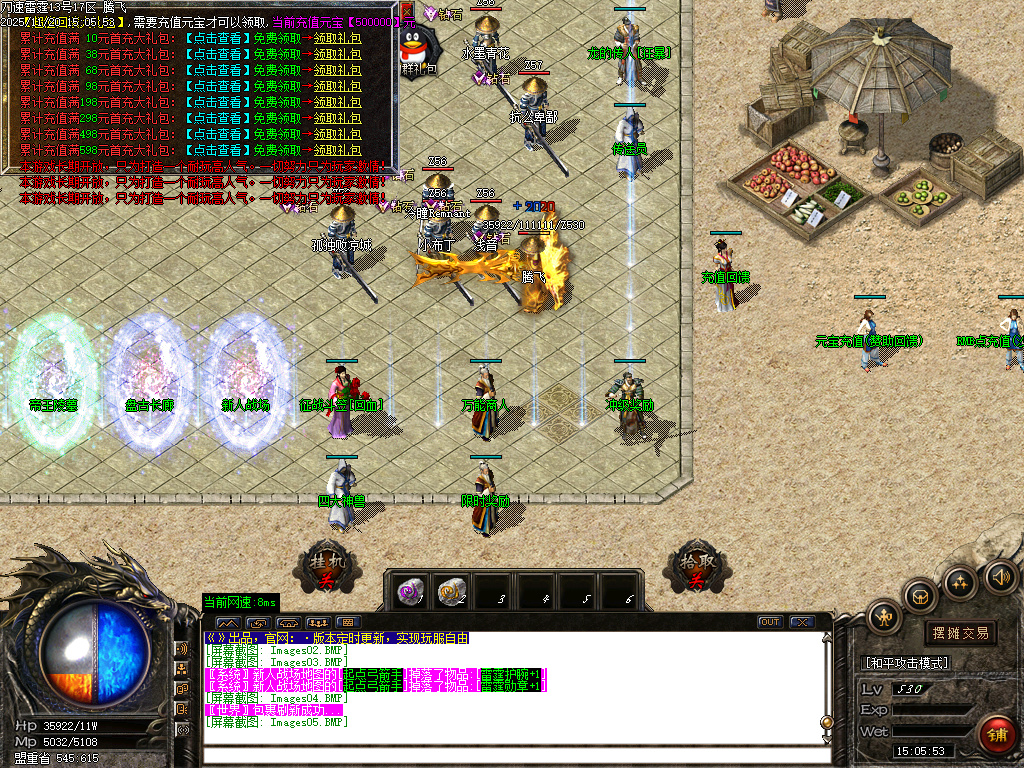Toggle the 拾取 auto-pickup button
The image size is (1024, 768).
692,570
